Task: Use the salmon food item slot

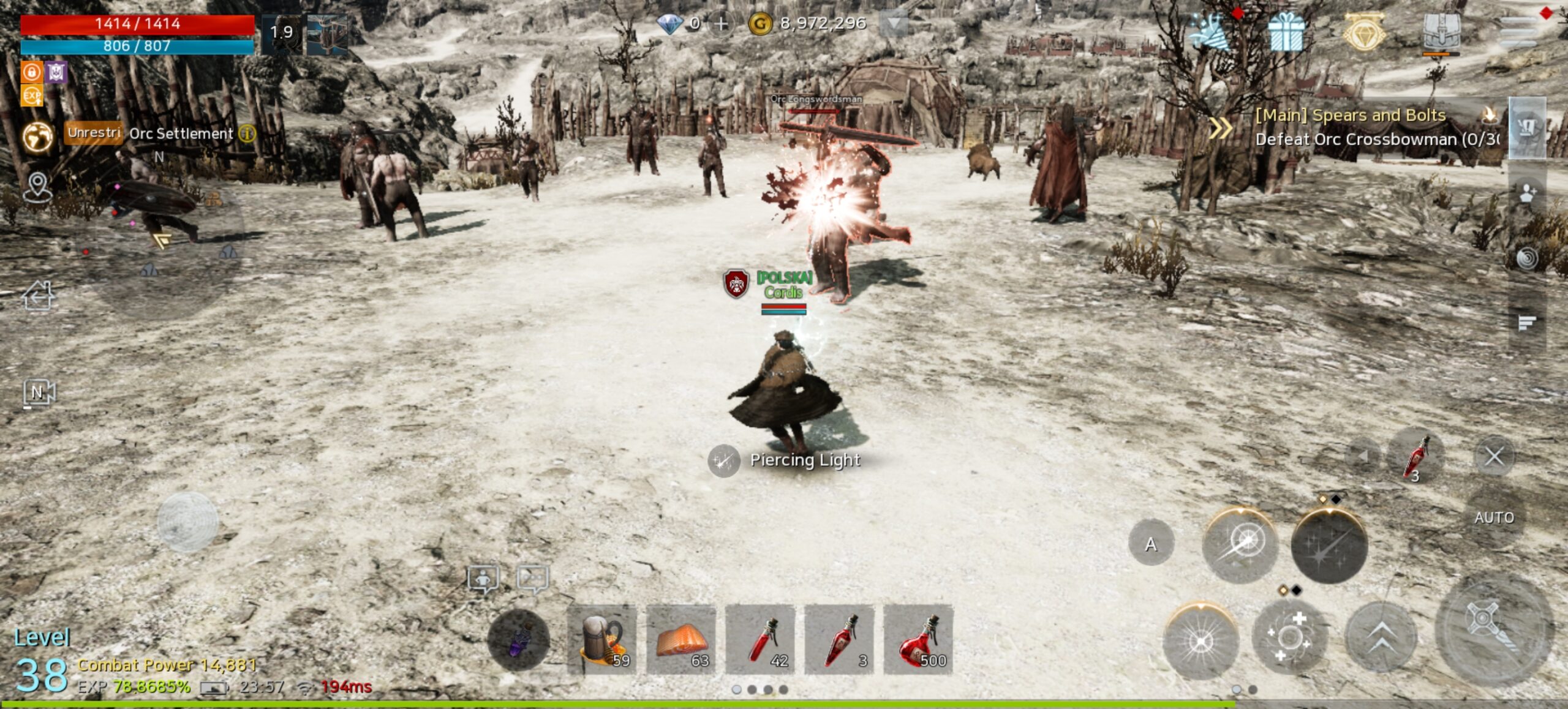Action: [x=681, y=639]
